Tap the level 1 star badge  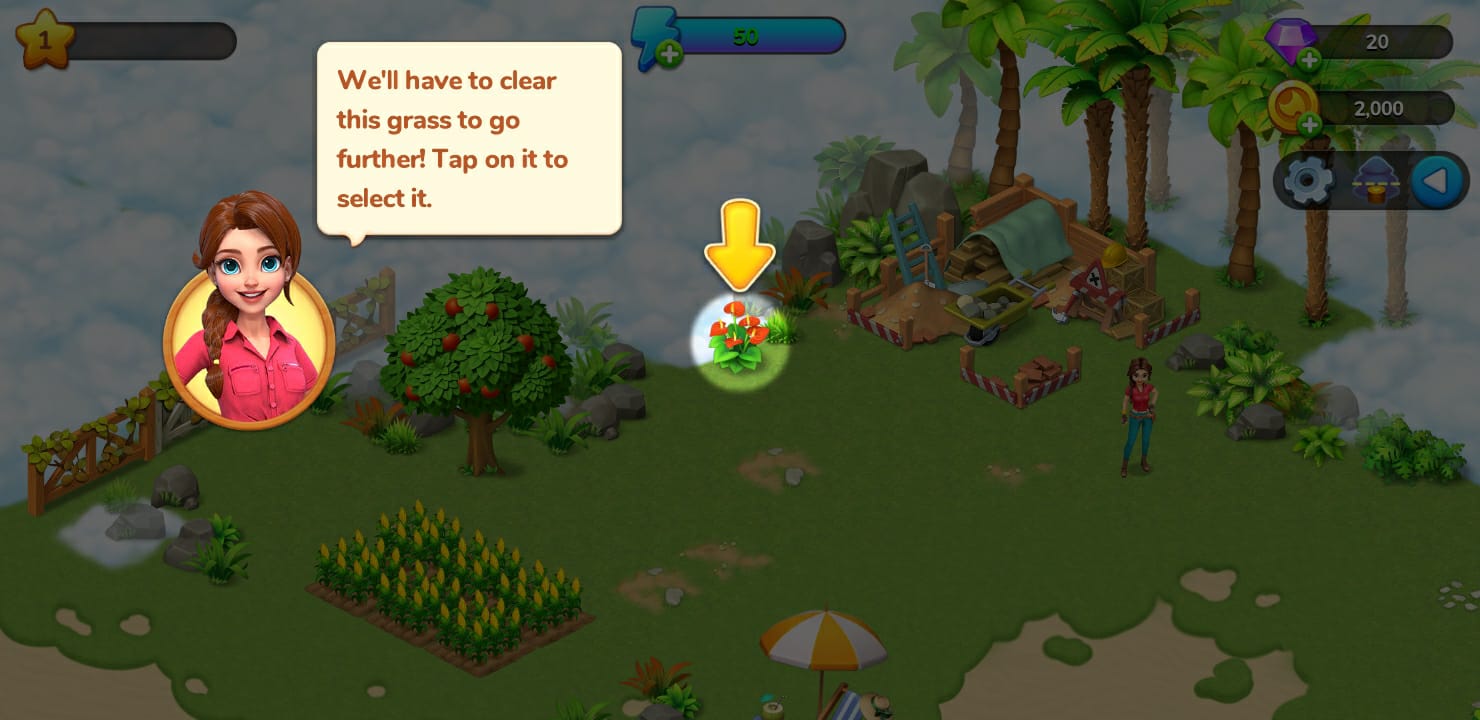43,40
